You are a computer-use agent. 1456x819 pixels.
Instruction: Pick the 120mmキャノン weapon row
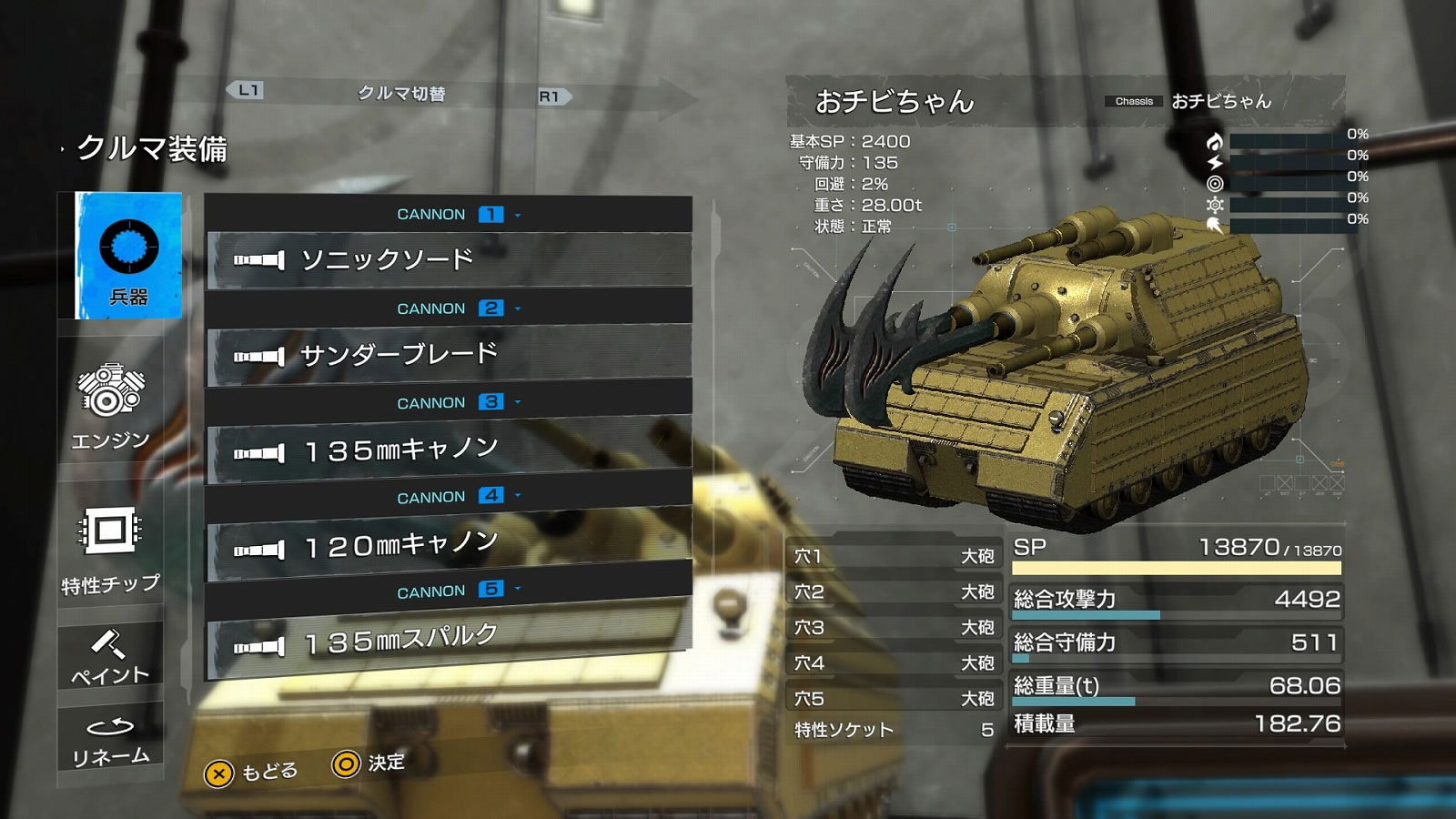pyautogui.click(x=449, y=545)
